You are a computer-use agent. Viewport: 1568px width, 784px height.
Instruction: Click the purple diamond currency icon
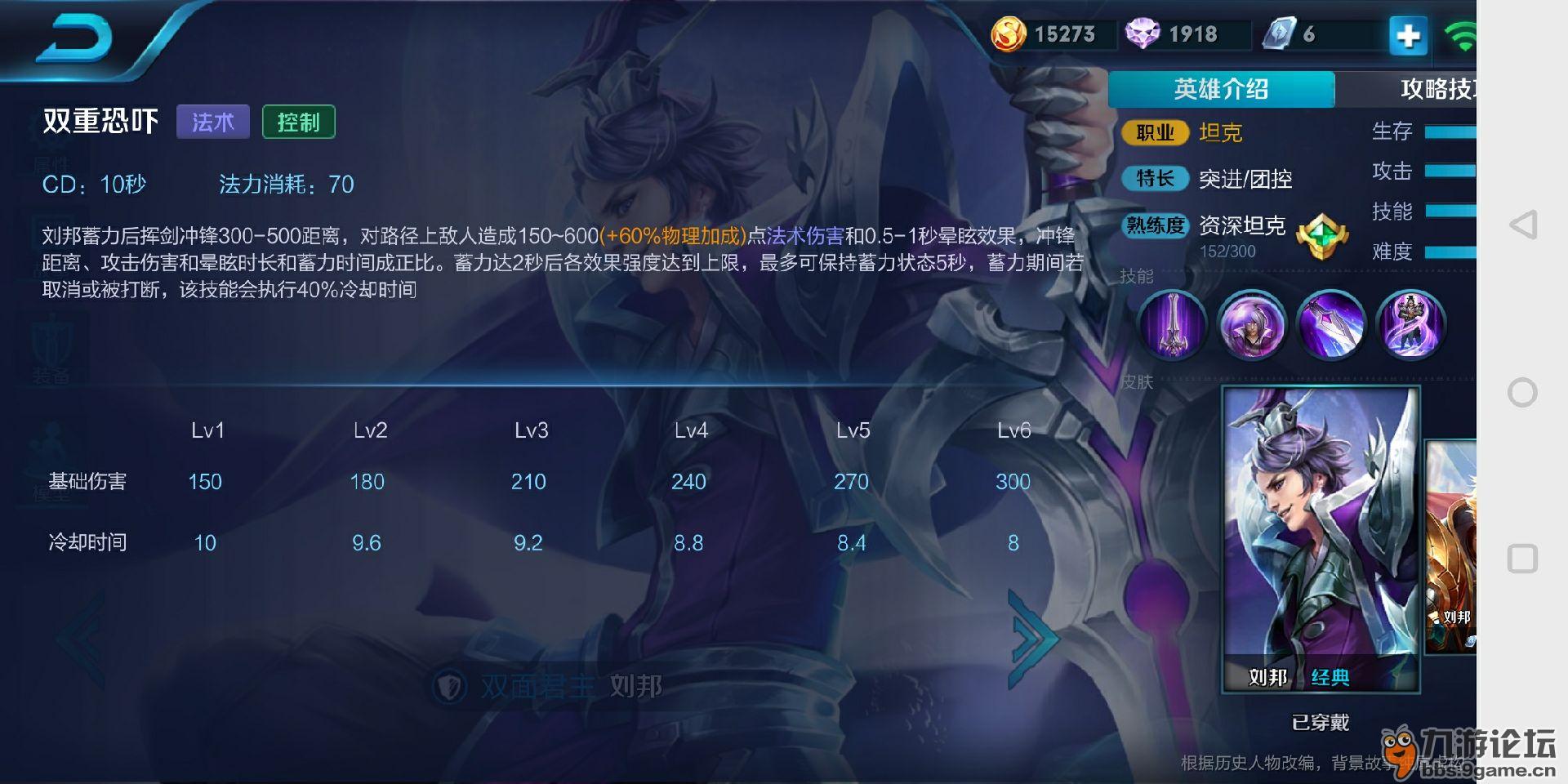click(x=1143, y=34)
